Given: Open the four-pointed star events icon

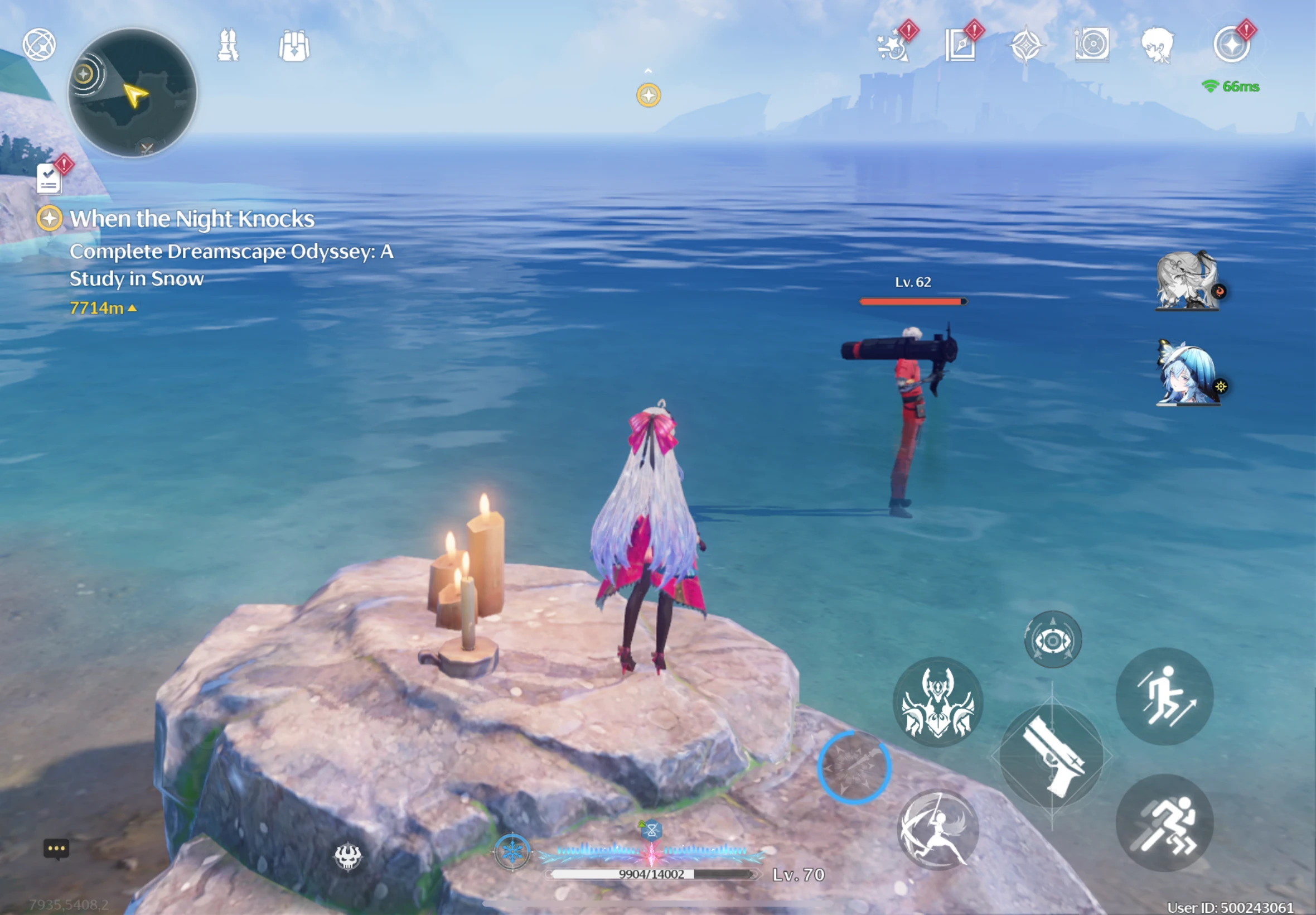Looking at the screenshot, I should click(x=1026, y=45).
